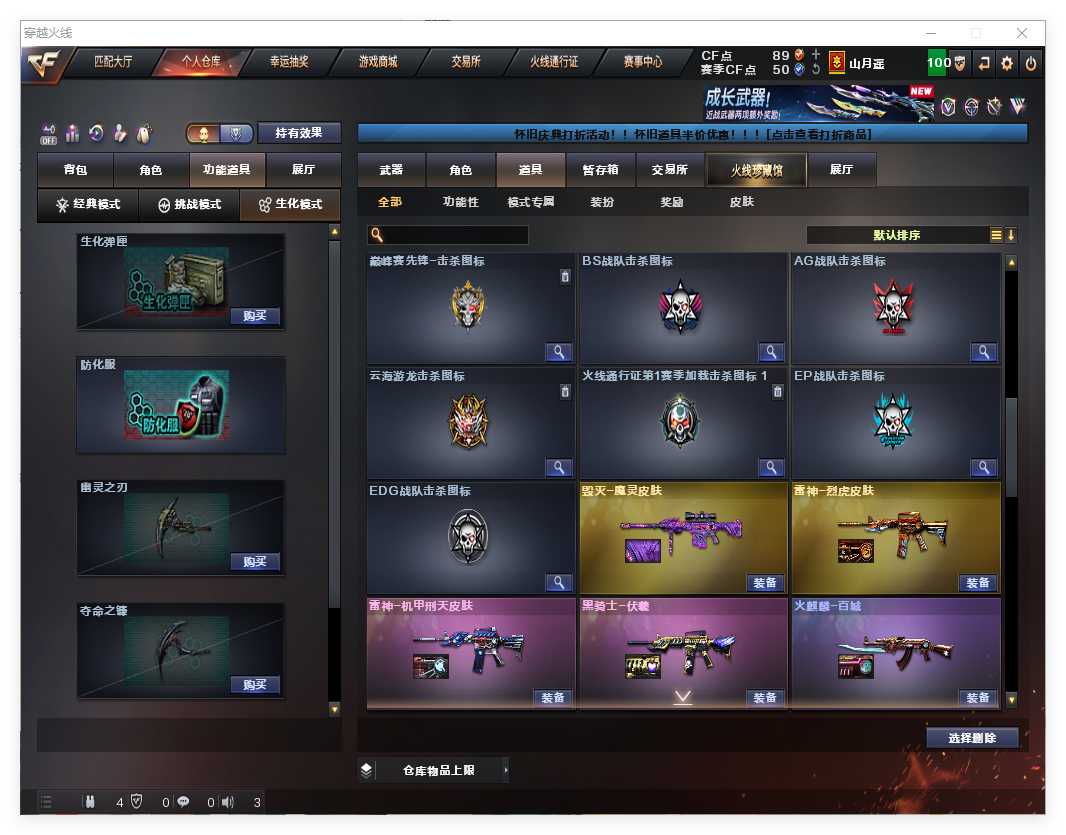The image size is (1066, 835).
Task: Open the 游戏商城 game store
Action: tap(377, 62)
